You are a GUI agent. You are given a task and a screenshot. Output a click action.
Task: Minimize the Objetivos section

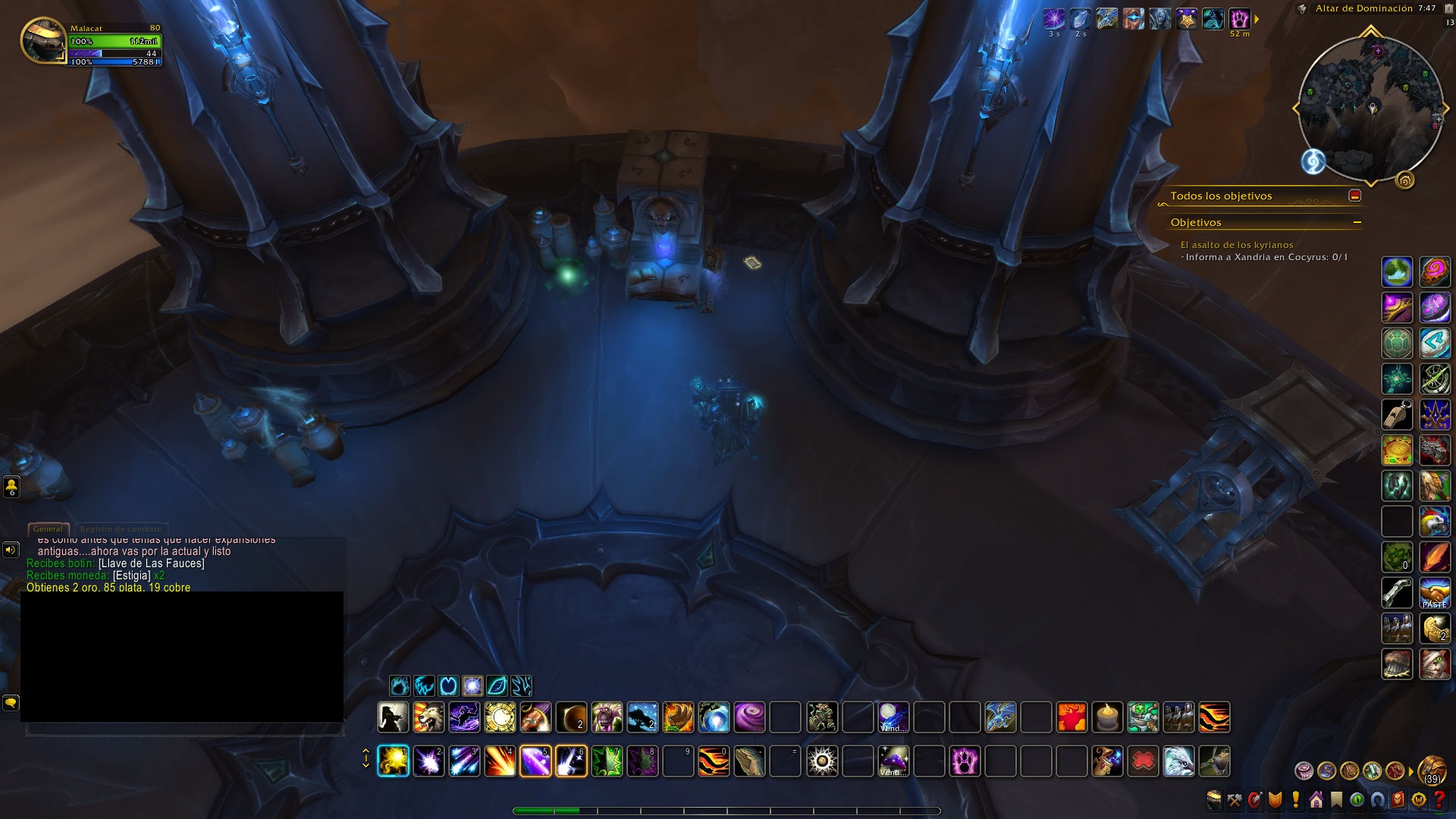[1357, 222]
